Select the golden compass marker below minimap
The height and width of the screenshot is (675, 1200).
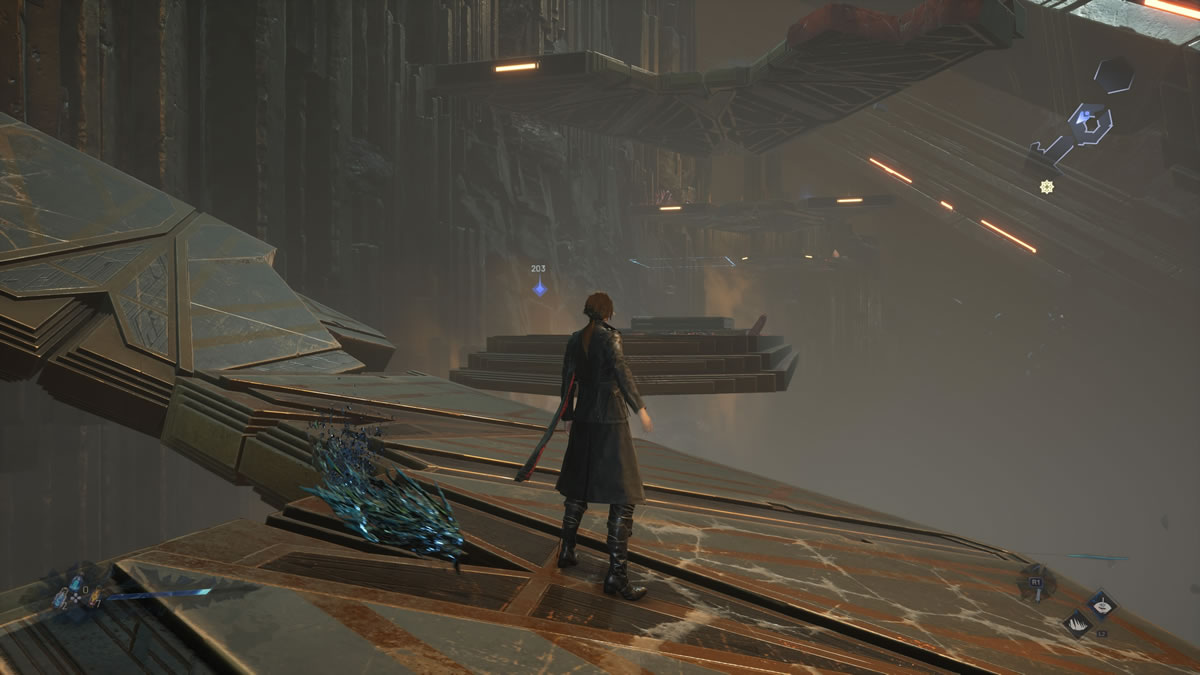tap(1047, 187)
